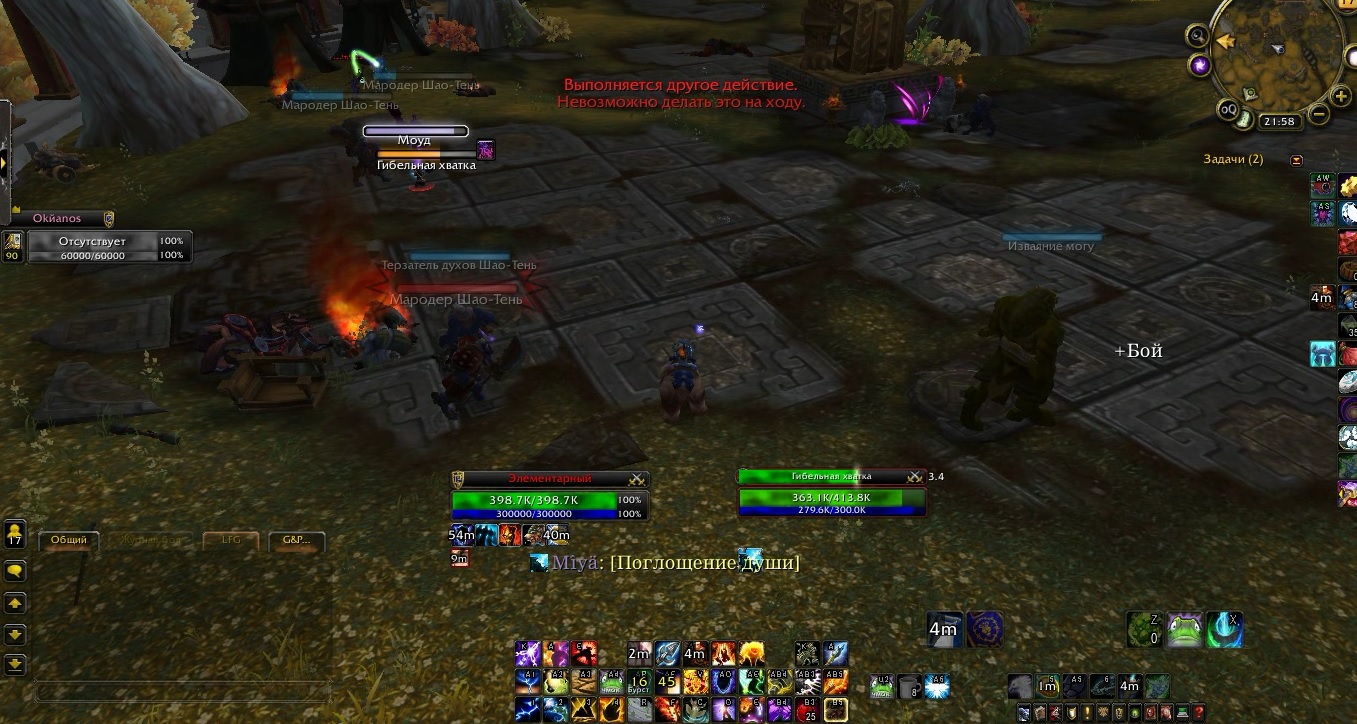
Task: Jump chat to the bottom
Action: click(15, 663)
